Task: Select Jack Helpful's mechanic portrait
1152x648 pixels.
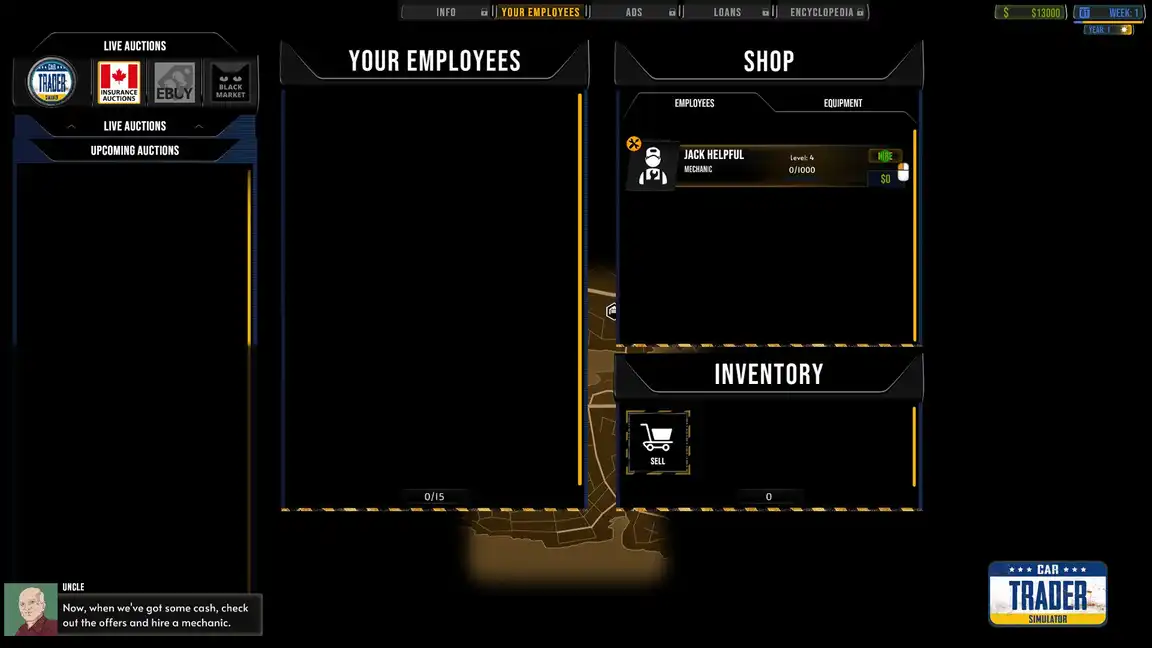Action: pos(652,165)
